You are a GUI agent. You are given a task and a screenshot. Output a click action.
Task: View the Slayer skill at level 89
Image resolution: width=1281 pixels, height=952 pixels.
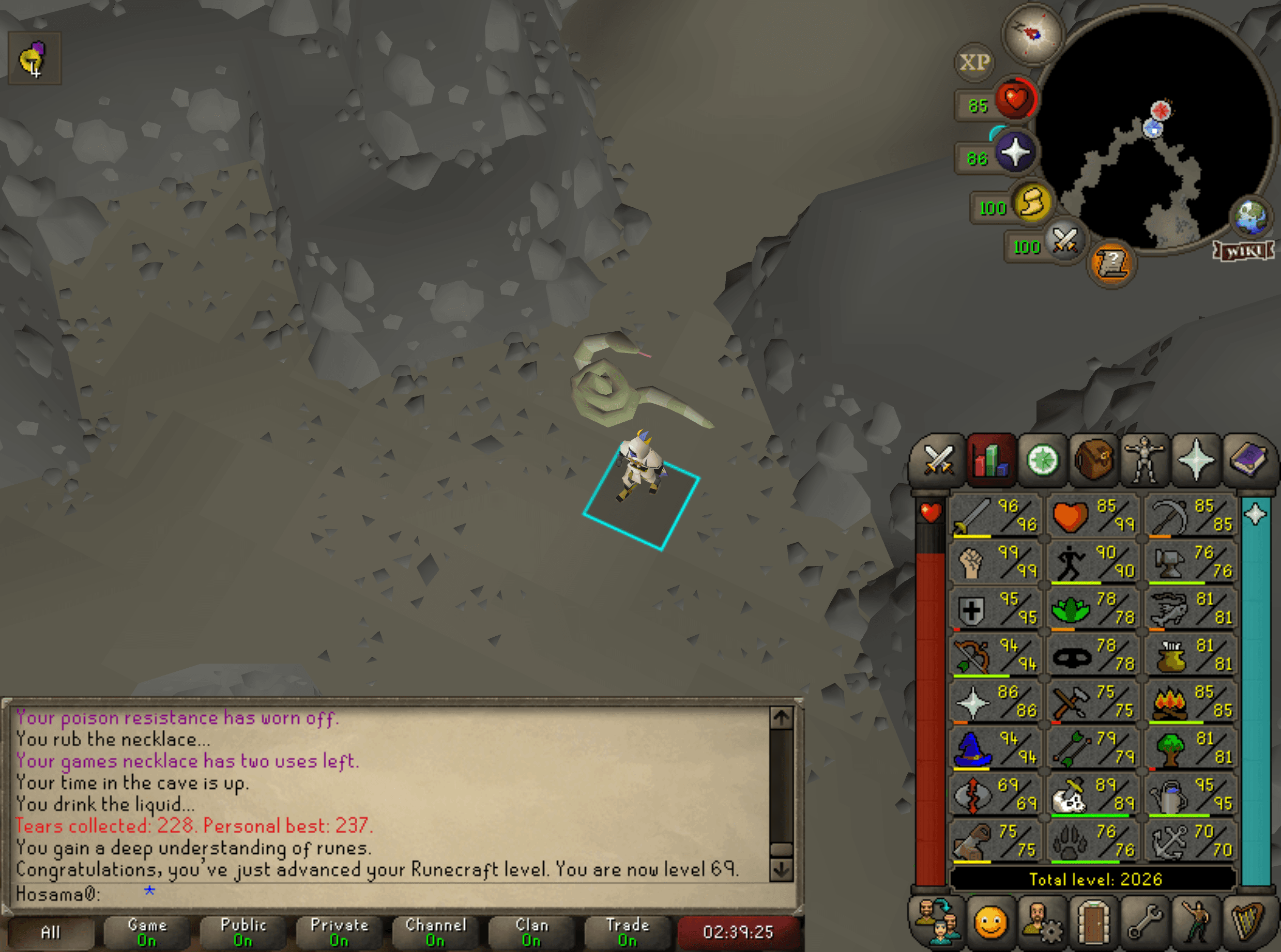(1092, 794)
